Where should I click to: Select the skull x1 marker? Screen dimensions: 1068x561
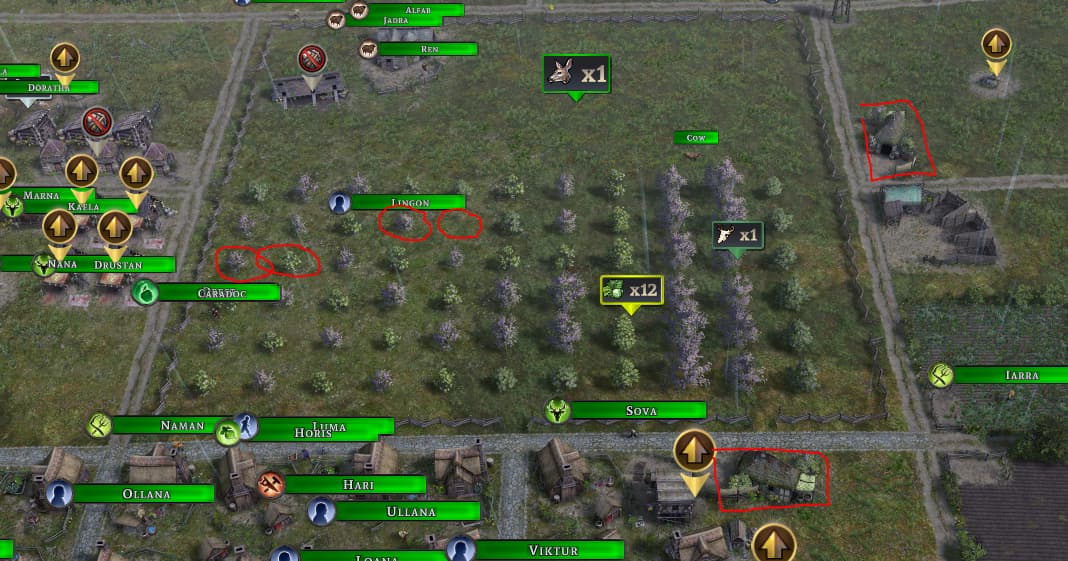[x=738, y=236]
